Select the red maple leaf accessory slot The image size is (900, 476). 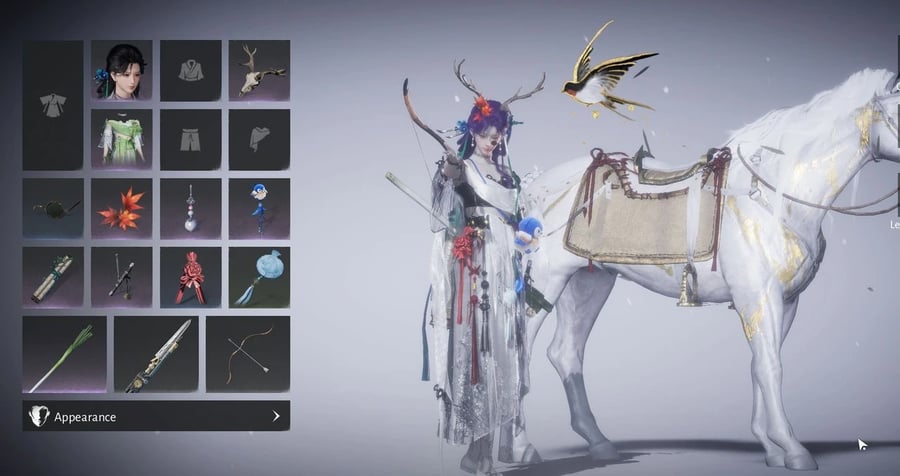pos(121,208)
